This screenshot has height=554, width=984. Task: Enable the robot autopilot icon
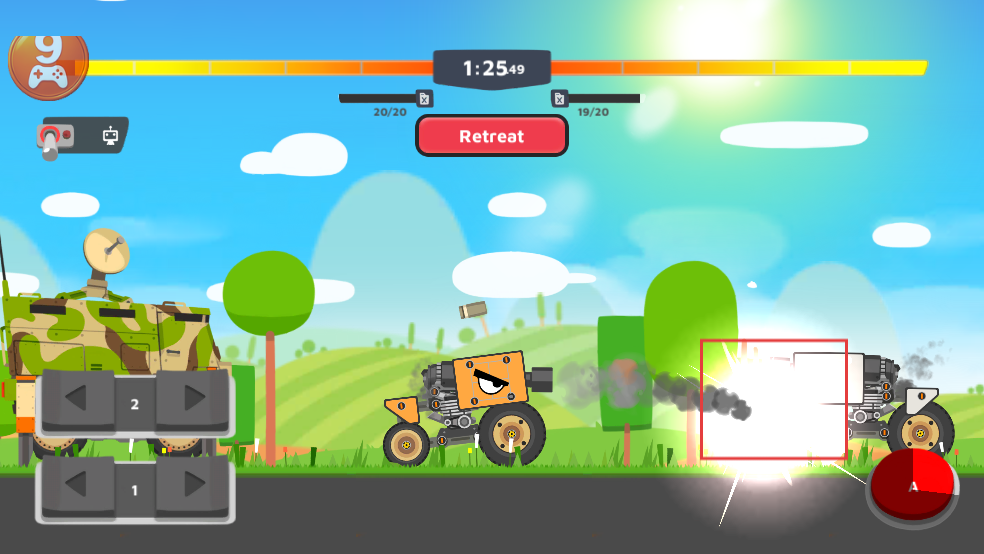pos(111,136)
